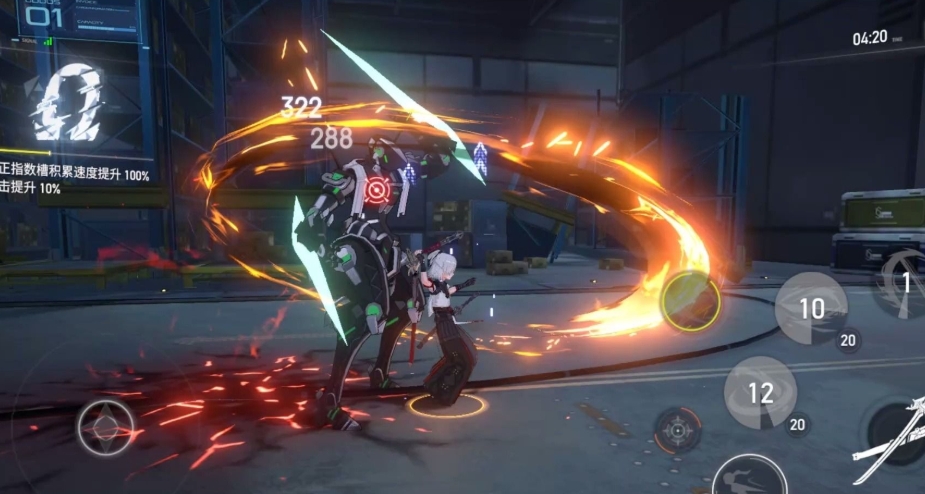The height and width of the screenshot is (494, 925).
Task: Tap the ultimate skill icon marked 1
Action: (x=901, y=283)
